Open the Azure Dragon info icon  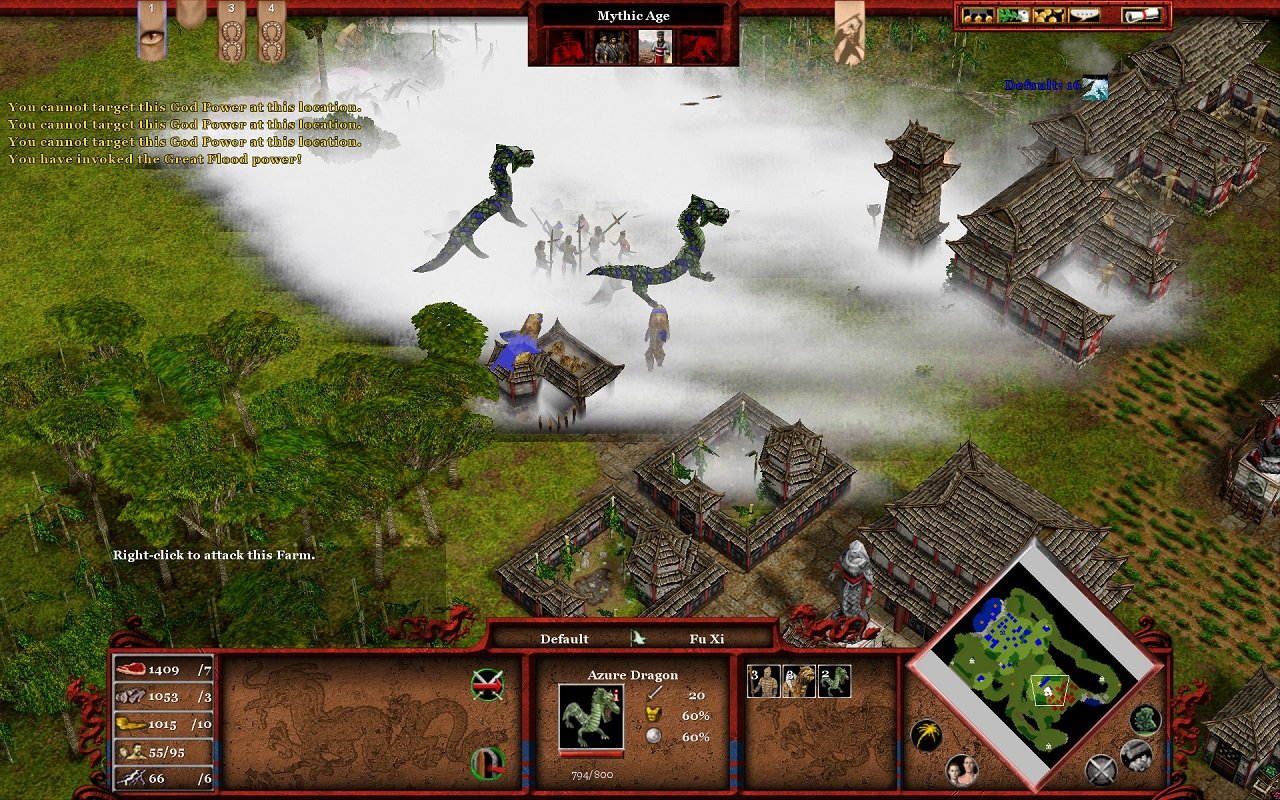(x=616, y=695)
